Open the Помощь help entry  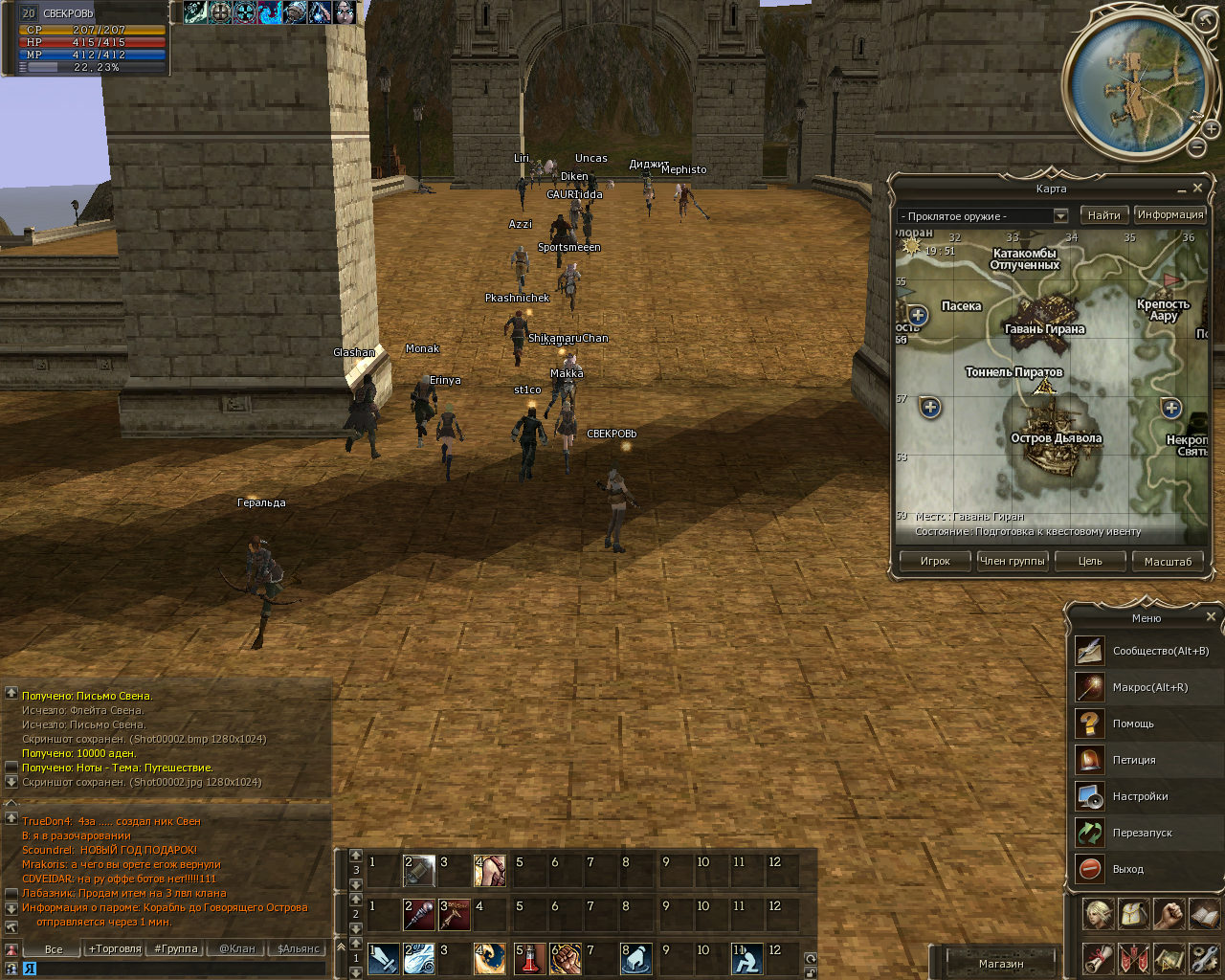(x=1133, y=724)
